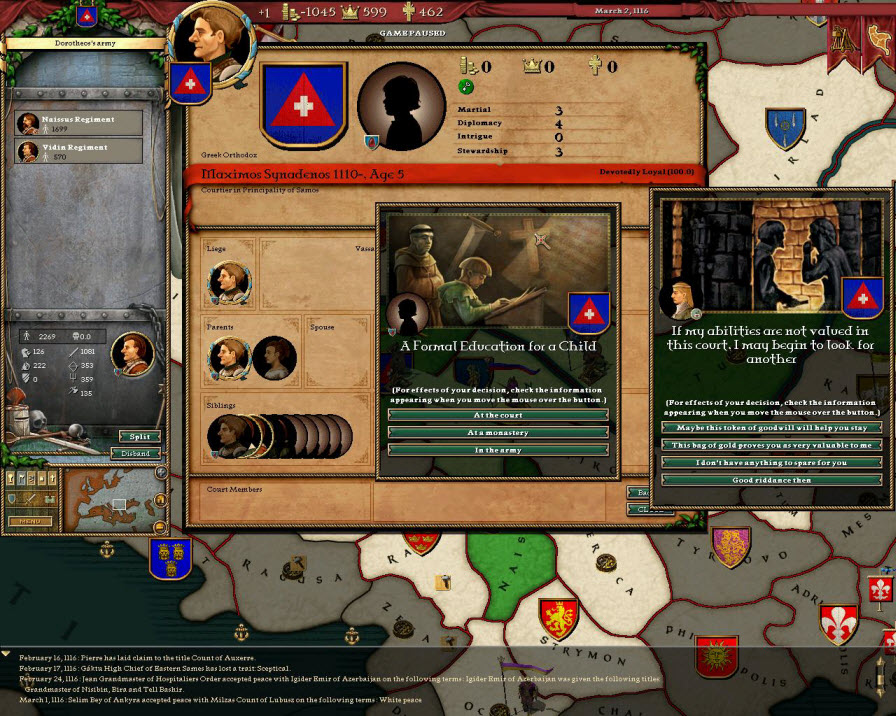Click the army commander portrait
The width and height of the screenshot is (896, 716).
point(133,352)
